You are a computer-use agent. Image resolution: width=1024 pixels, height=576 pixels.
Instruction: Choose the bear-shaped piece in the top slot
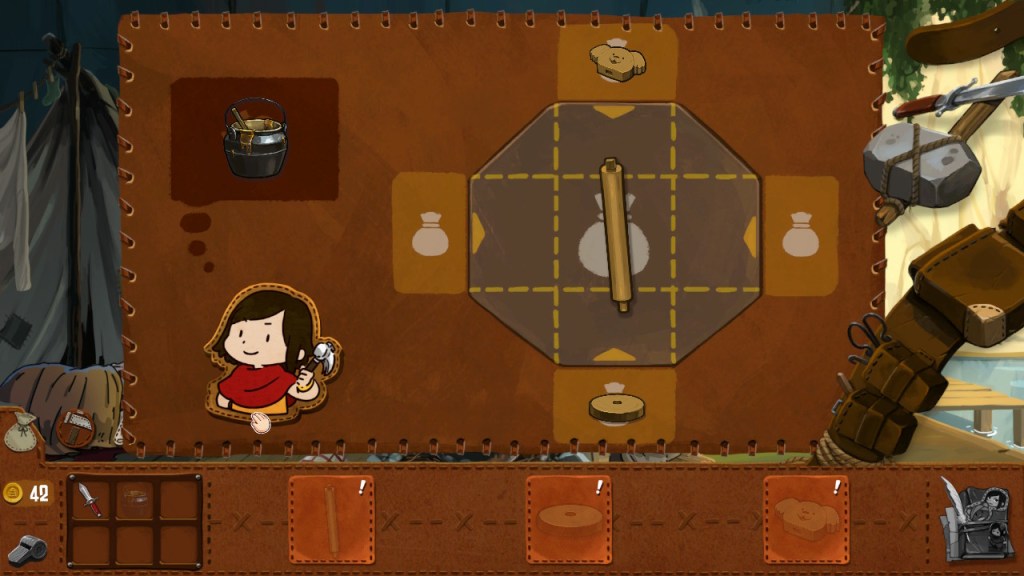(x=617, y=61)
